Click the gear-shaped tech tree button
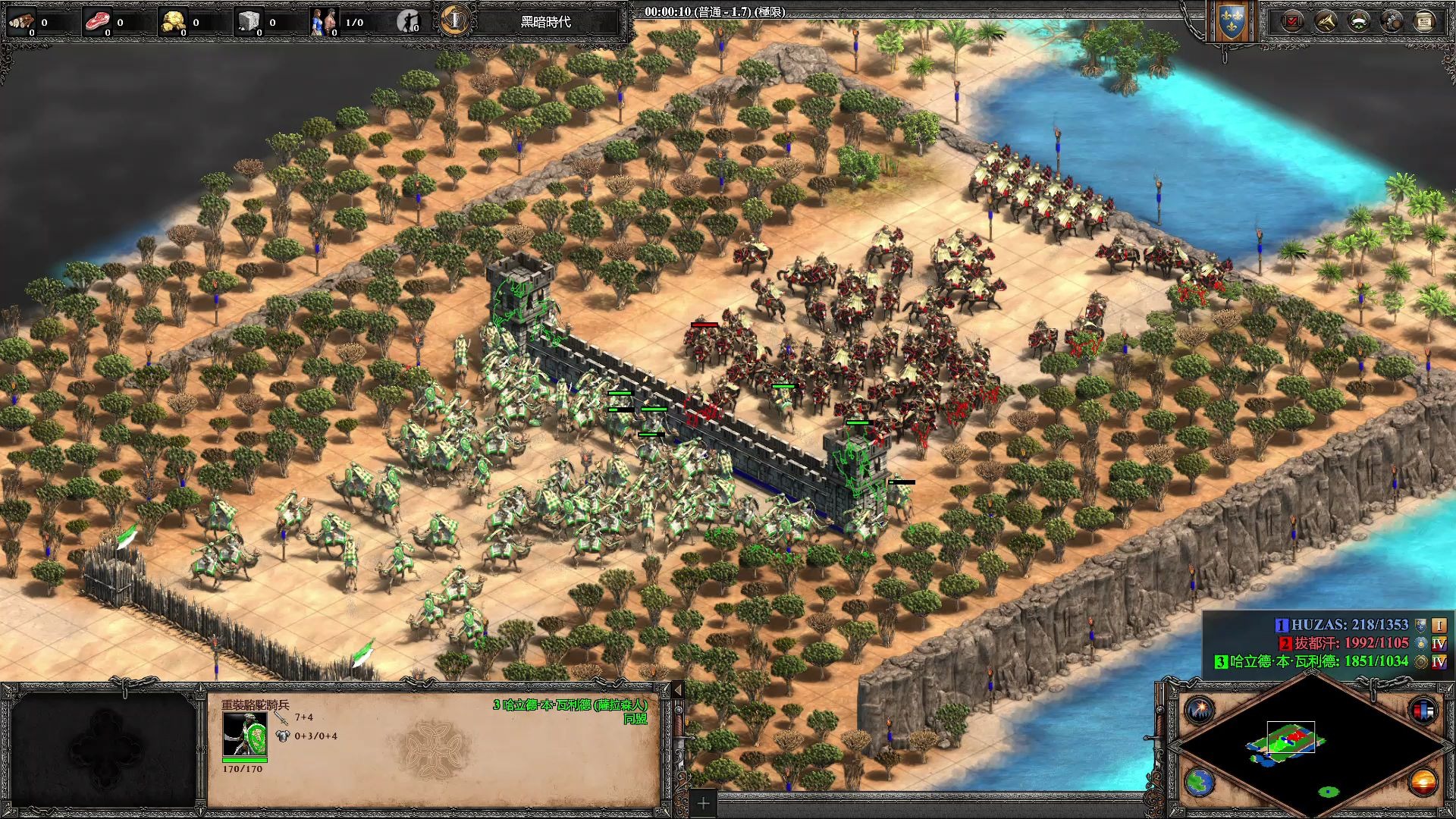Viewport: 1456px width, 819px height. pos(1392,21)
